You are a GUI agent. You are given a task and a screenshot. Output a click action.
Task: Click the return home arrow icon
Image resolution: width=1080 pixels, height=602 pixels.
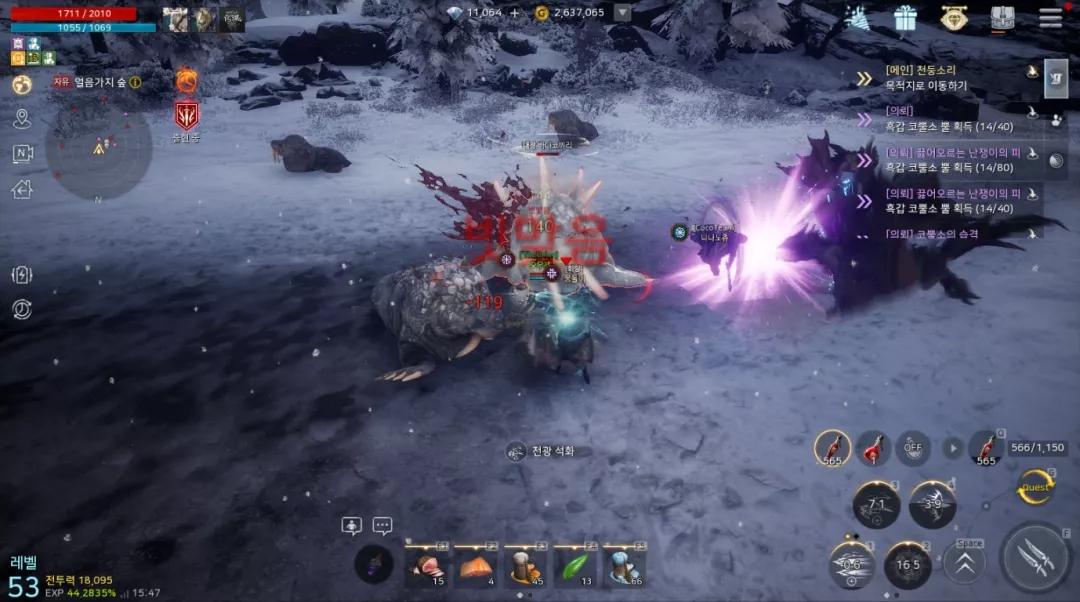tap(22, 188)
